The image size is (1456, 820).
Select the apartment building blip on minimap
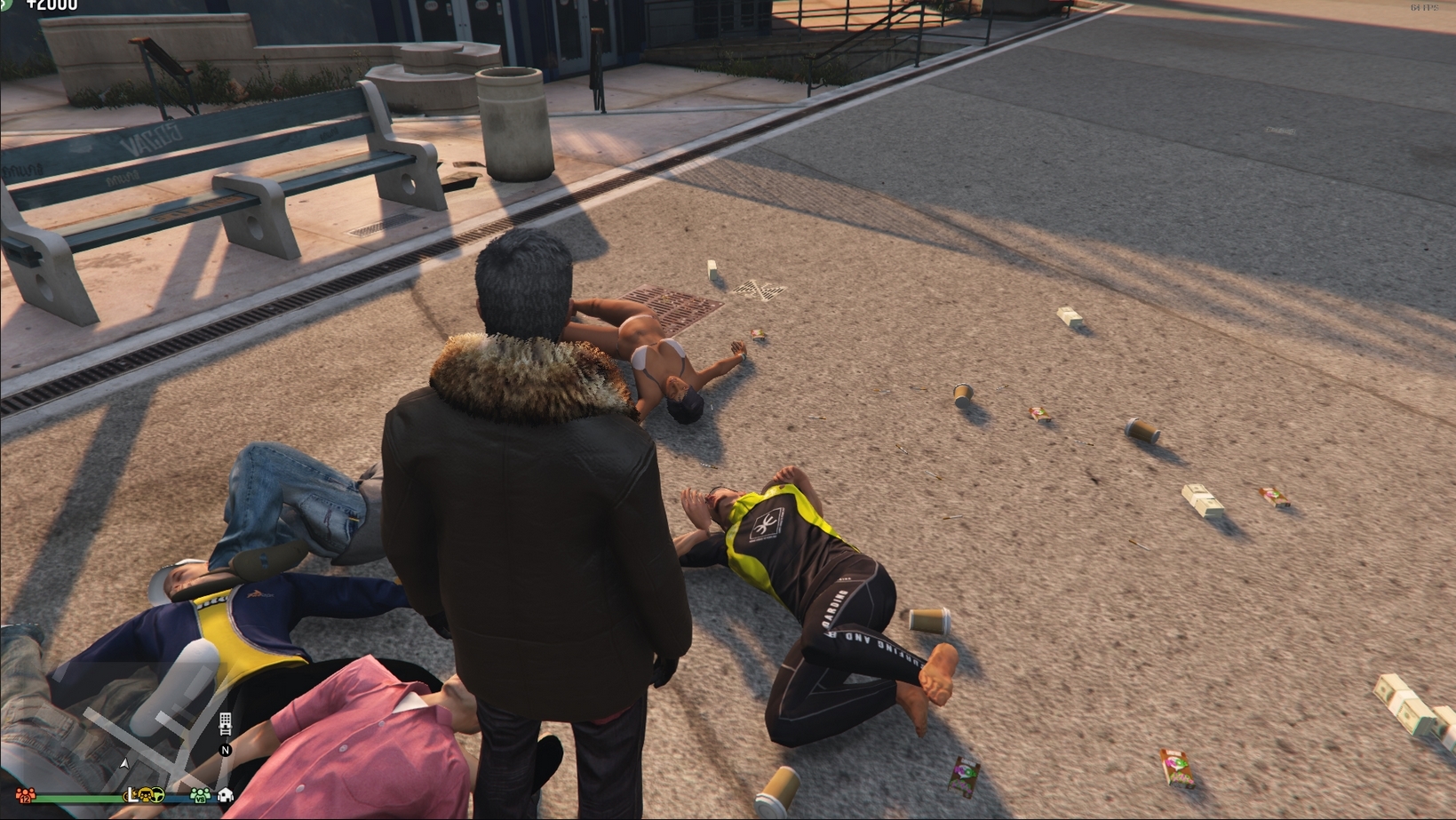tap(225, 723)
